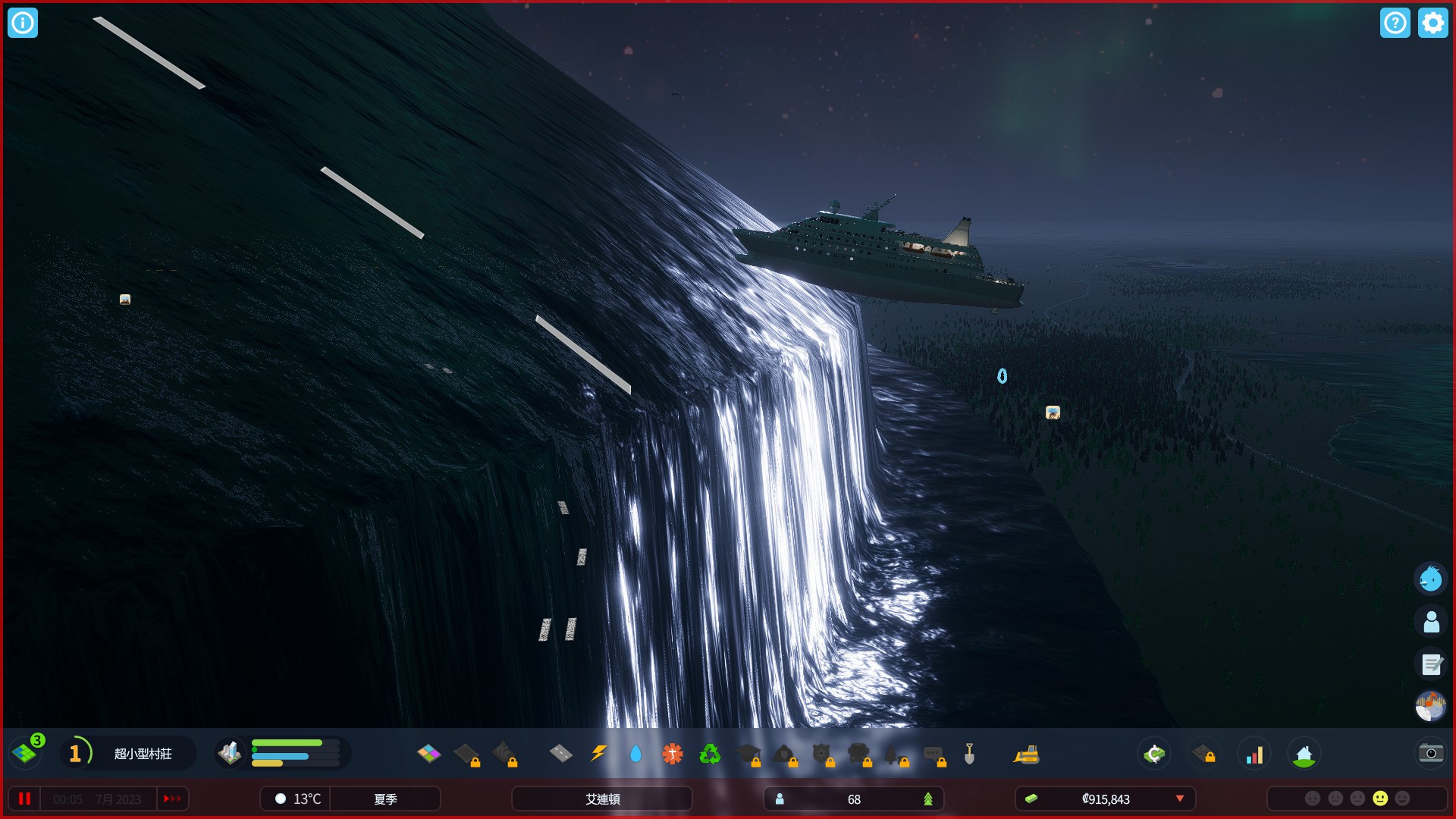The width and height of the screenshot is (1456, 819).
Task: Open the advisor info panel with notification badge 3
Action: (25, 753)
